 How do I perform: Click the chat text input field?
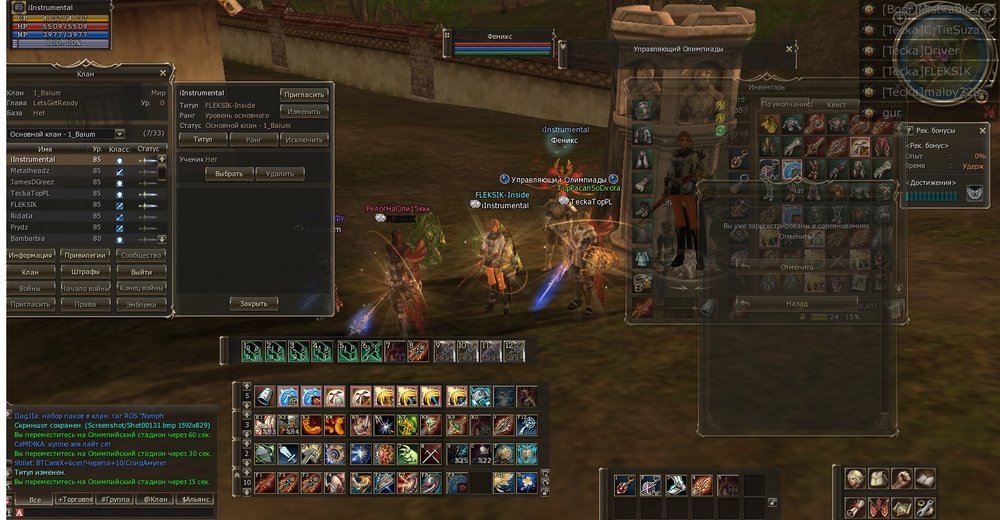(x=120, y=512)
